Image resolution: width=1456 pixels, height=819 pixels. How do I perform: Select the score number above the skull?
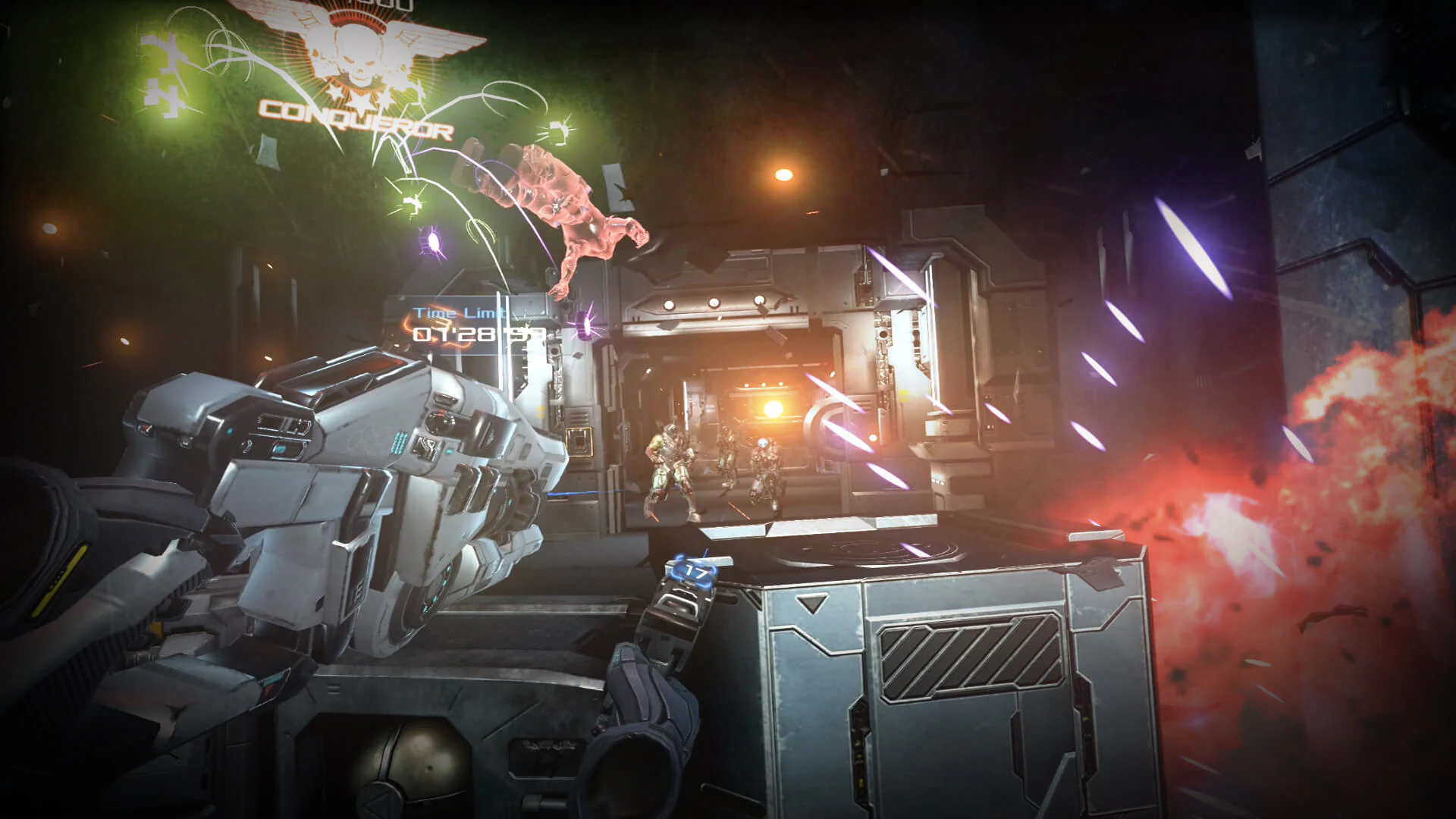click(x=379, y=6)
